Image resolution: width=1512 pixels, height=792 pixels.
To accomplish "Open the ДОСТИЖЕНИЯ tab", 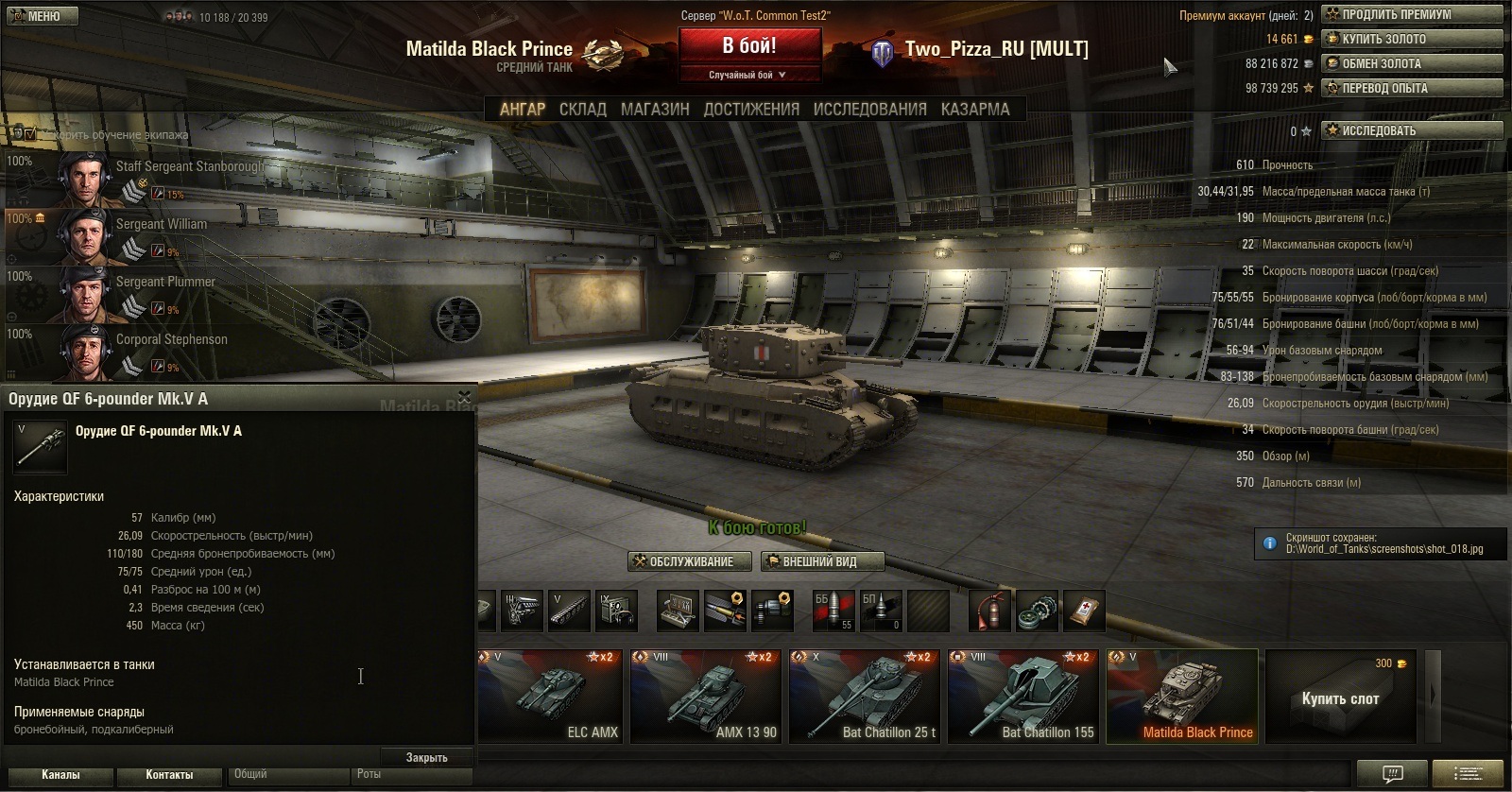I will click(751, 110).
